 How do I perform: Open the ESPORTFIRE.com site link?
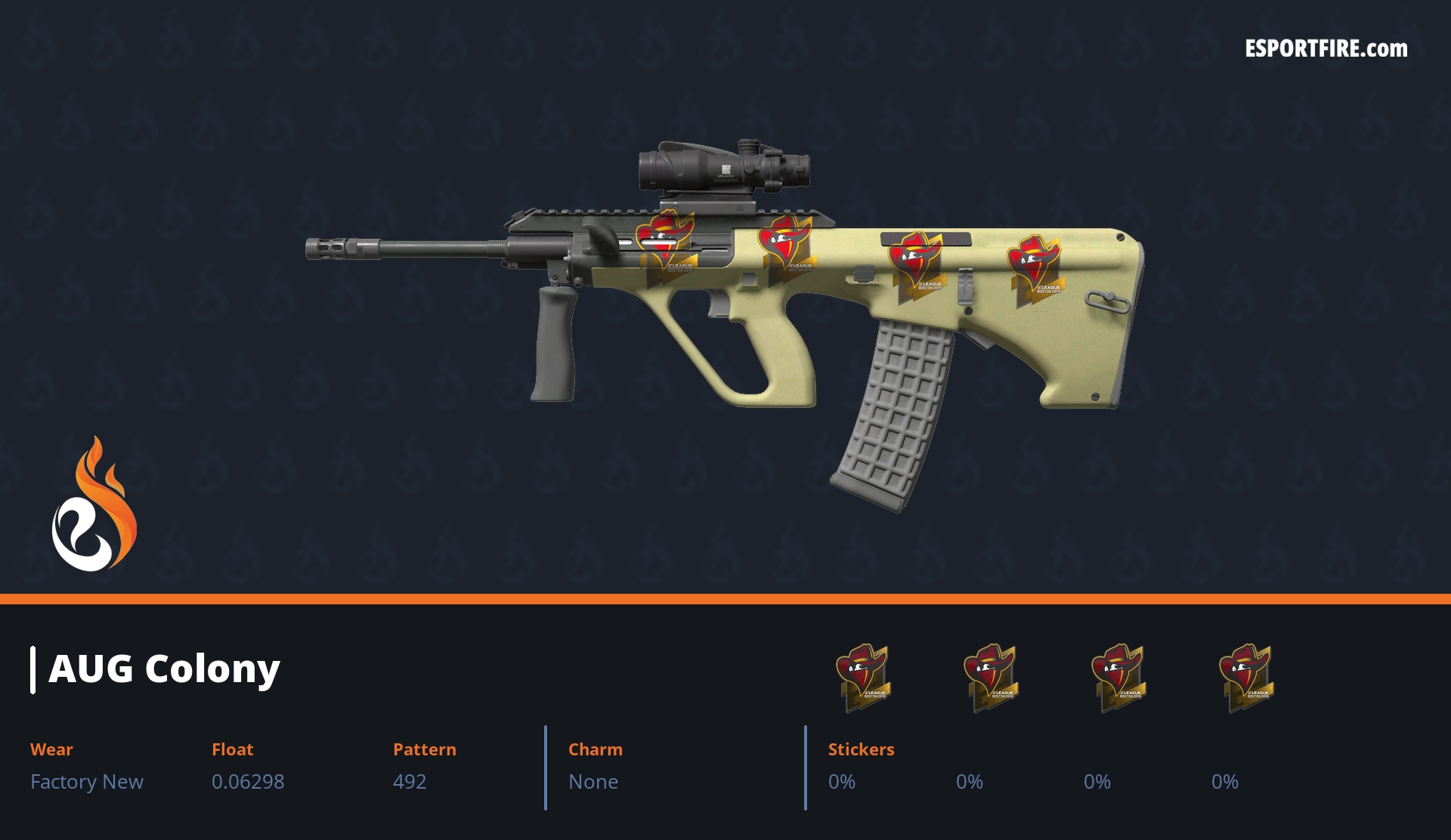pyautogui.click(x=1326, y=49)
